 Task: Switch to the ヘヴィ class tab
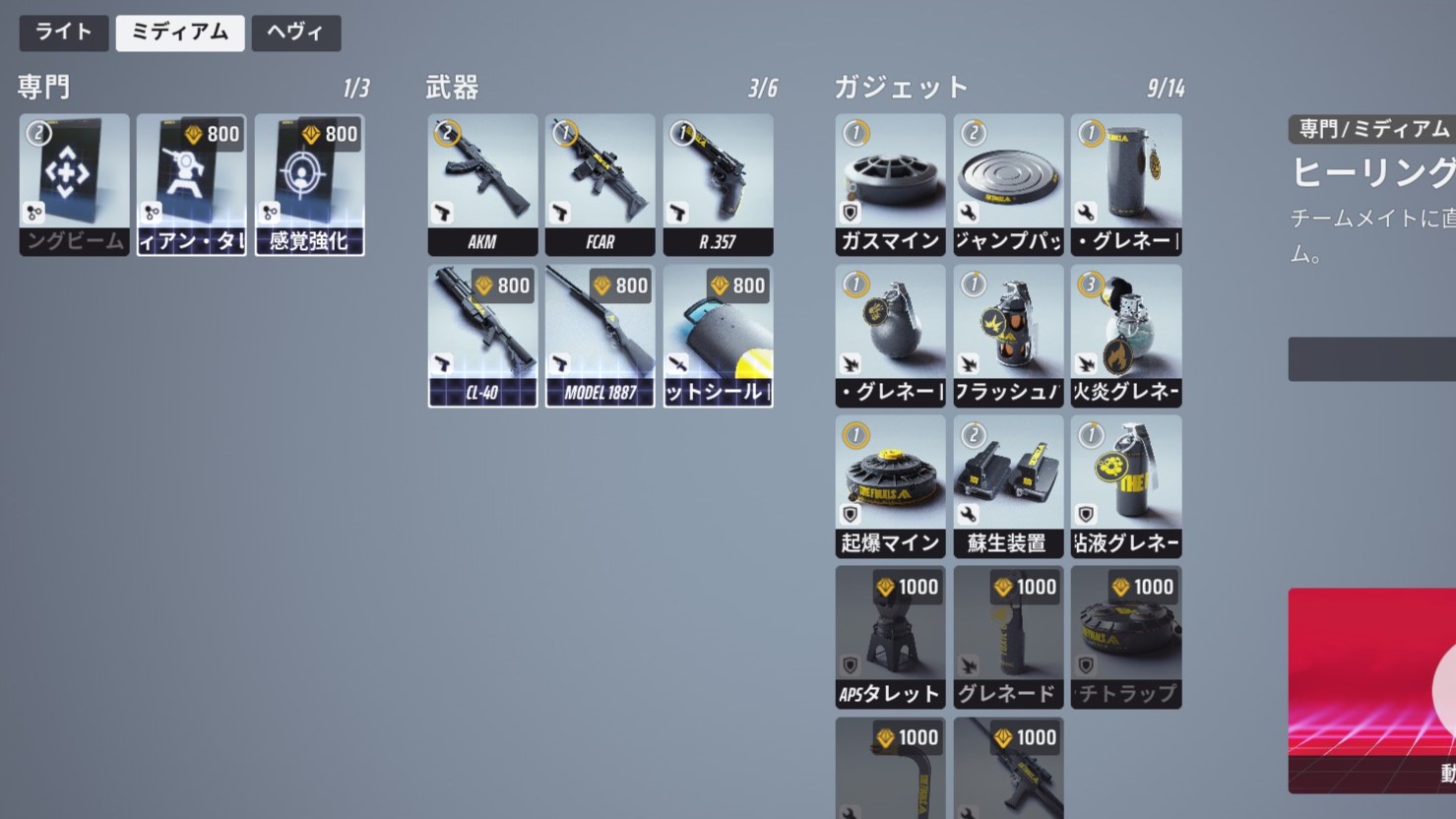(294, 32)
